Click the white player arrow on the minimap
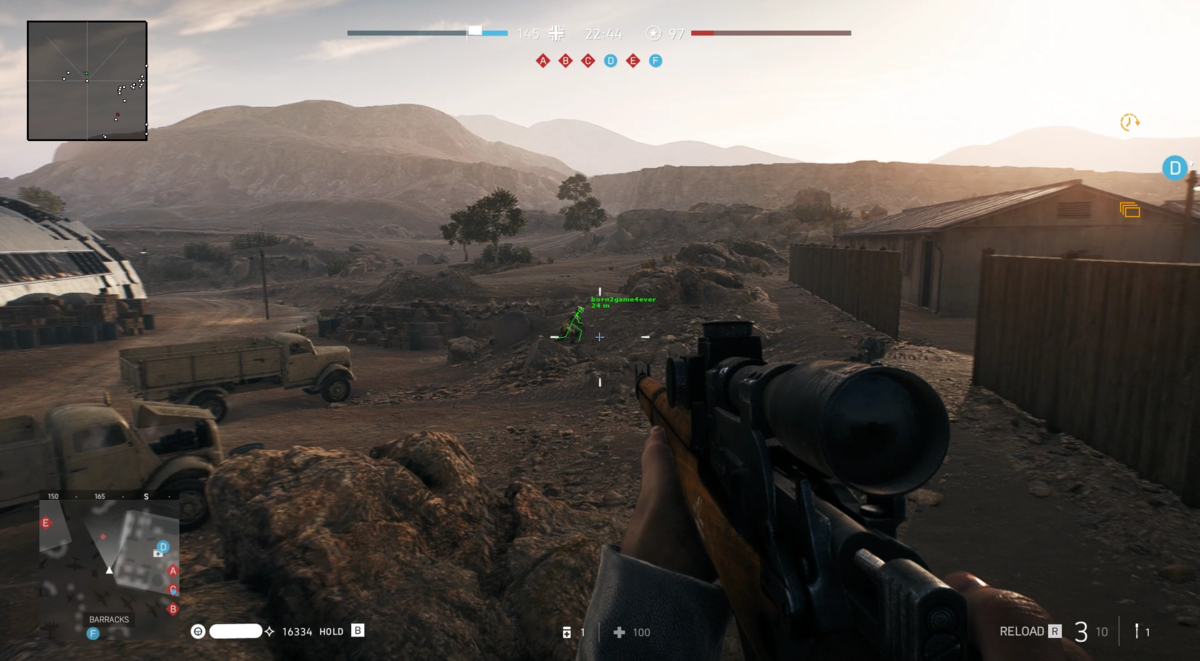The width and height of the screenshot is (1200, 661). pos(109,569)
